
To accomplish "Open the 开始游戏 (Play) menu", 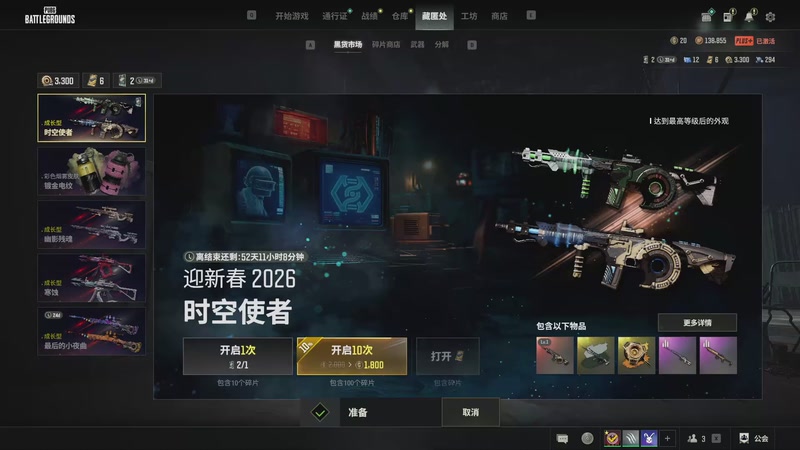I will click(291, 16).
